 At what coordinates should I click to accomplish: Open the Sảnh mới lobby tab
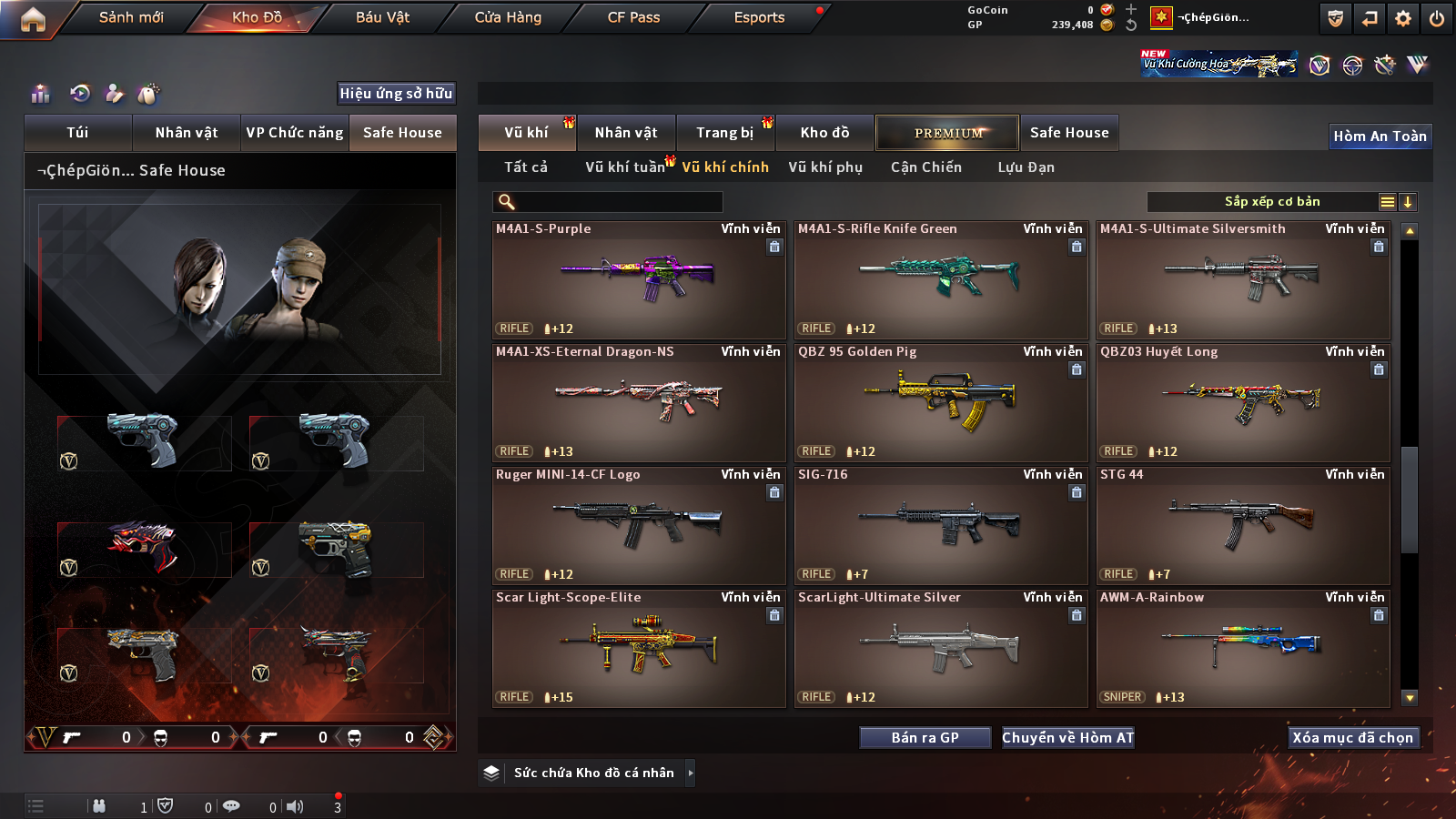(x=131, y=17)
